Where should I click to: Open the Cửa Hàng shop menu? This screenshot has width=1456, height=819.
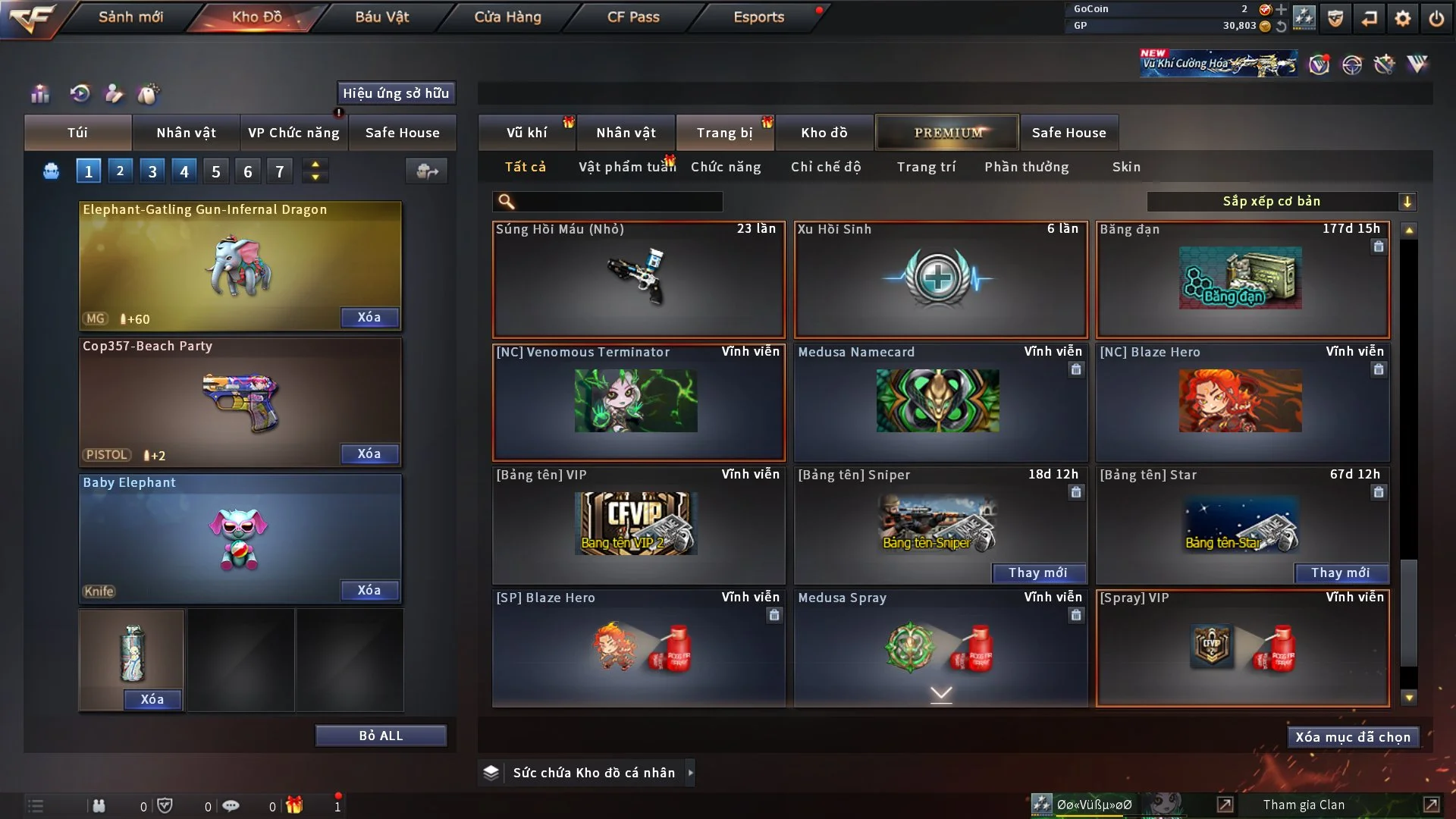[507, 17]
